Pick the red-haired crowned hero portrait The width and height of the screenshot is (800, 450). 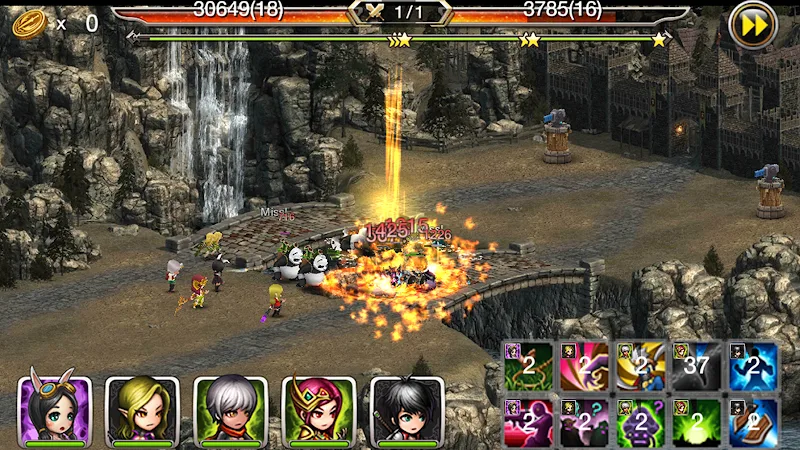click(x=319, y=410)
